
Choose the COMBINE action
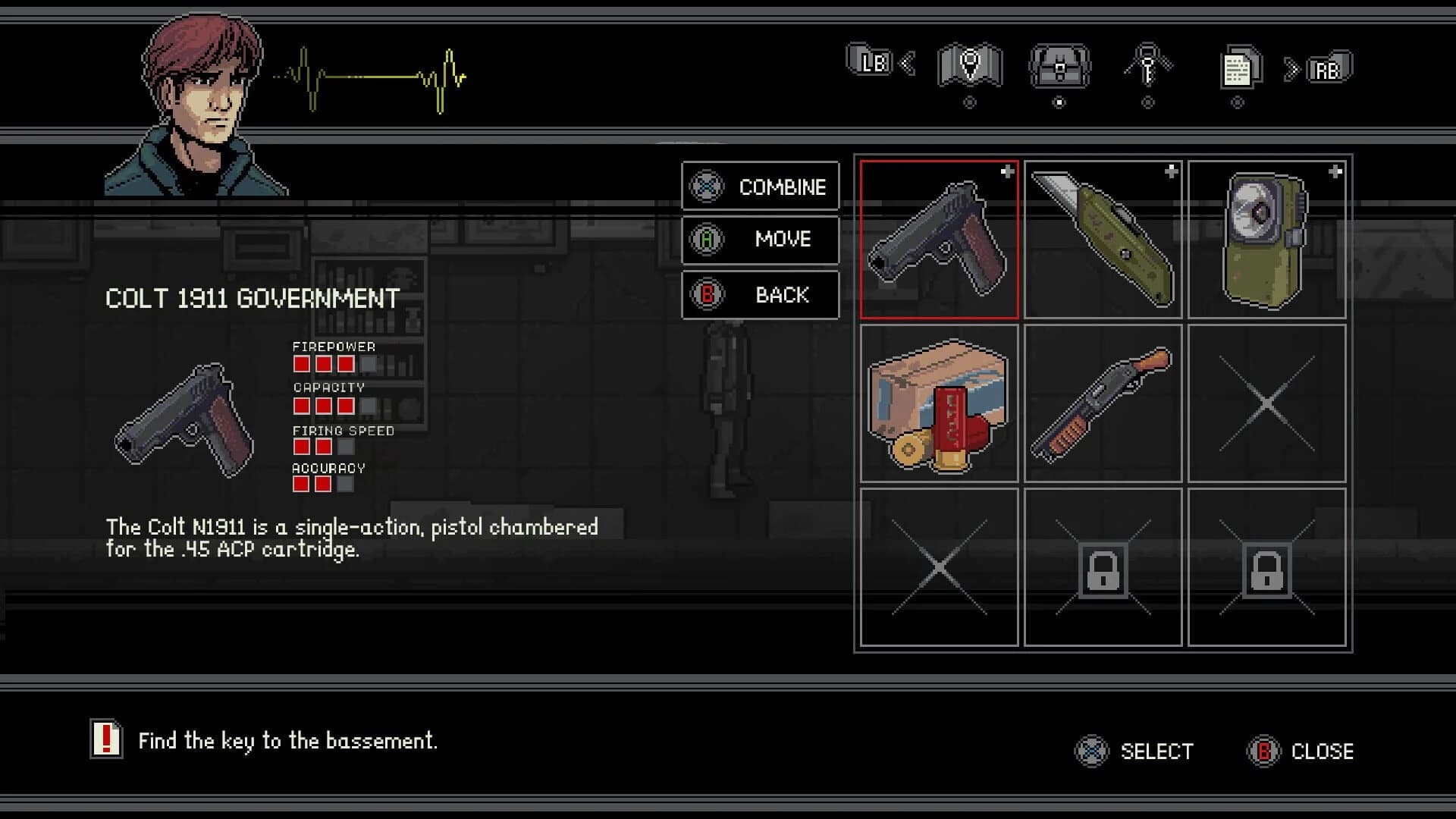761,187
